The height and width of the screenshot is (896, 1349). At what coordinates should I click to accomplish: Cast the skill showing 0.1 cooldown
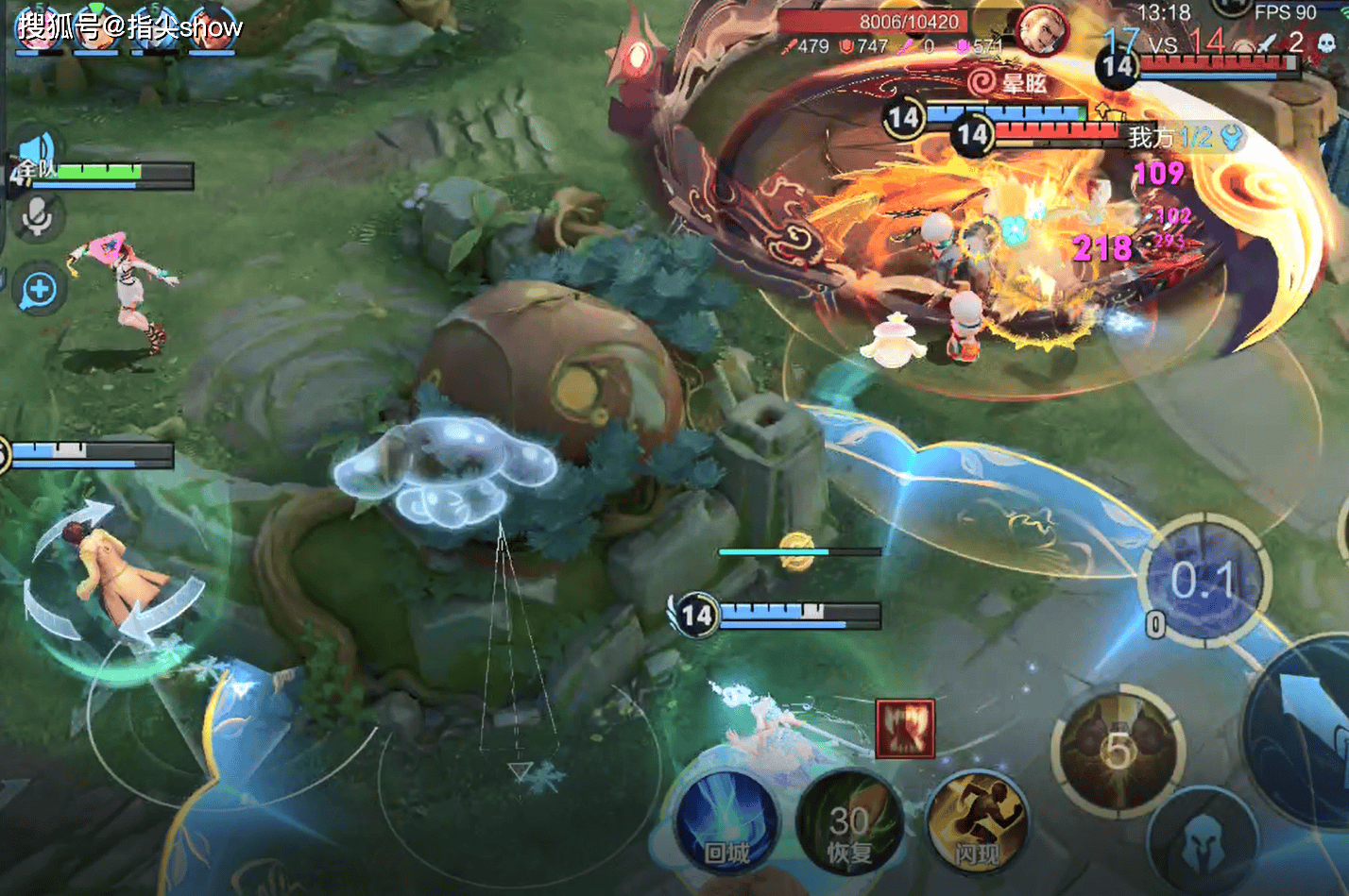pos(1203,581)
